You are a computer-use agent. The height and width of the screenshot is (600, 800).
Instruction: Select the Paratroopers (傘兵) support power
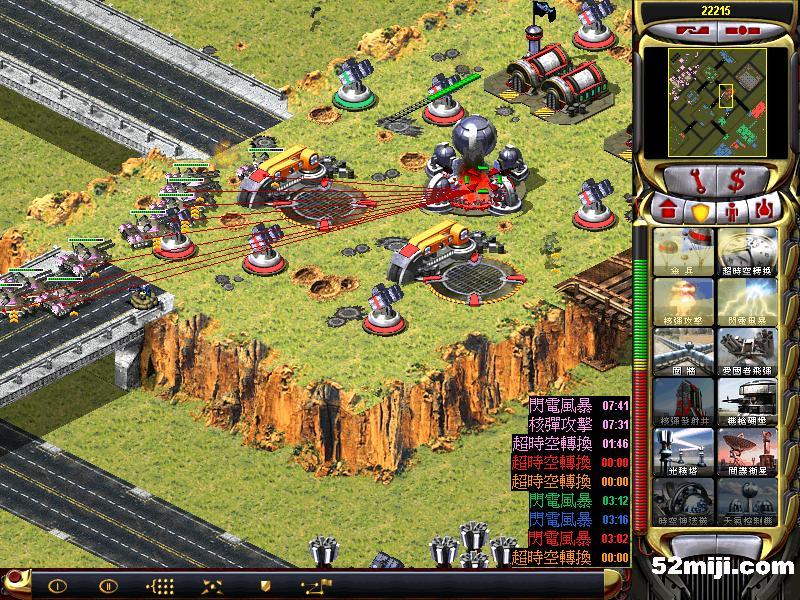684,251
